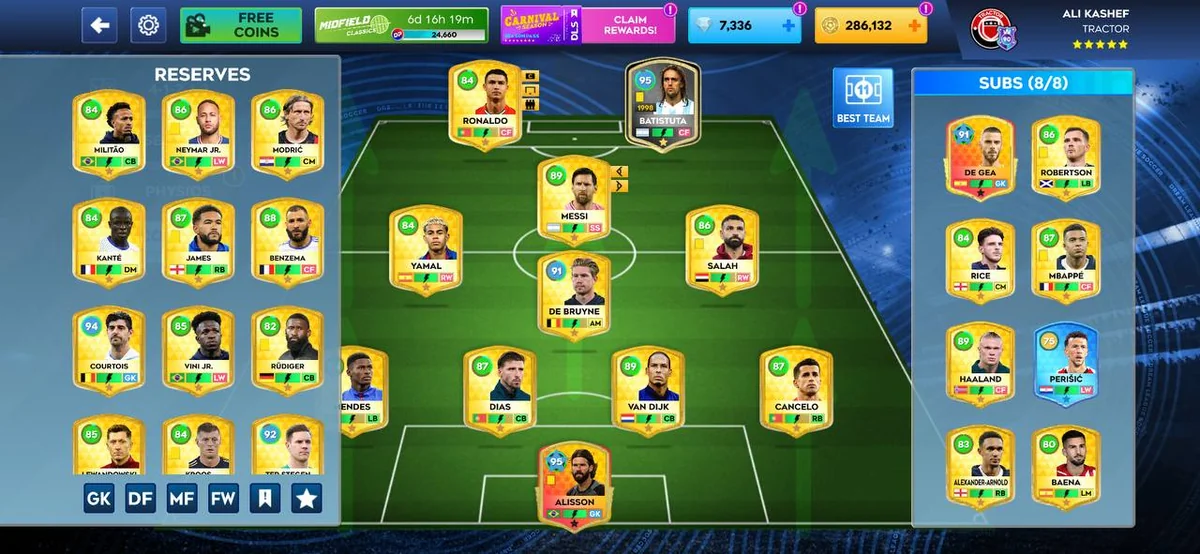This screenshot has height=554, width=1200.
Task: Tap the Free Coins video button
Action: (x=241, y=25)
